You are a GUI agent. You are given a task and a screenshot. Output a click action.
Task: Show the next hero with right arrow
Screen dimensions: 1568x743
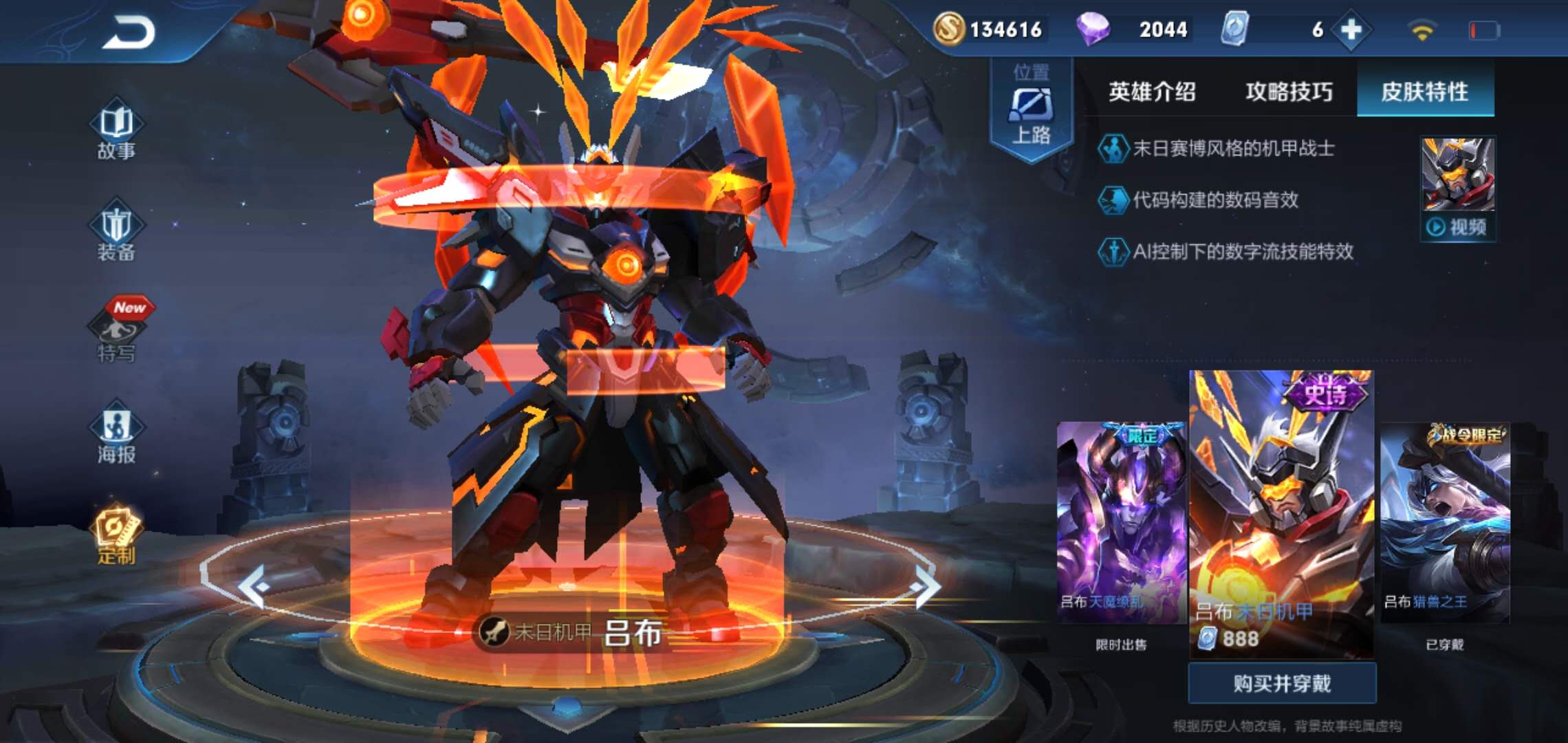[x=925, y=587]
